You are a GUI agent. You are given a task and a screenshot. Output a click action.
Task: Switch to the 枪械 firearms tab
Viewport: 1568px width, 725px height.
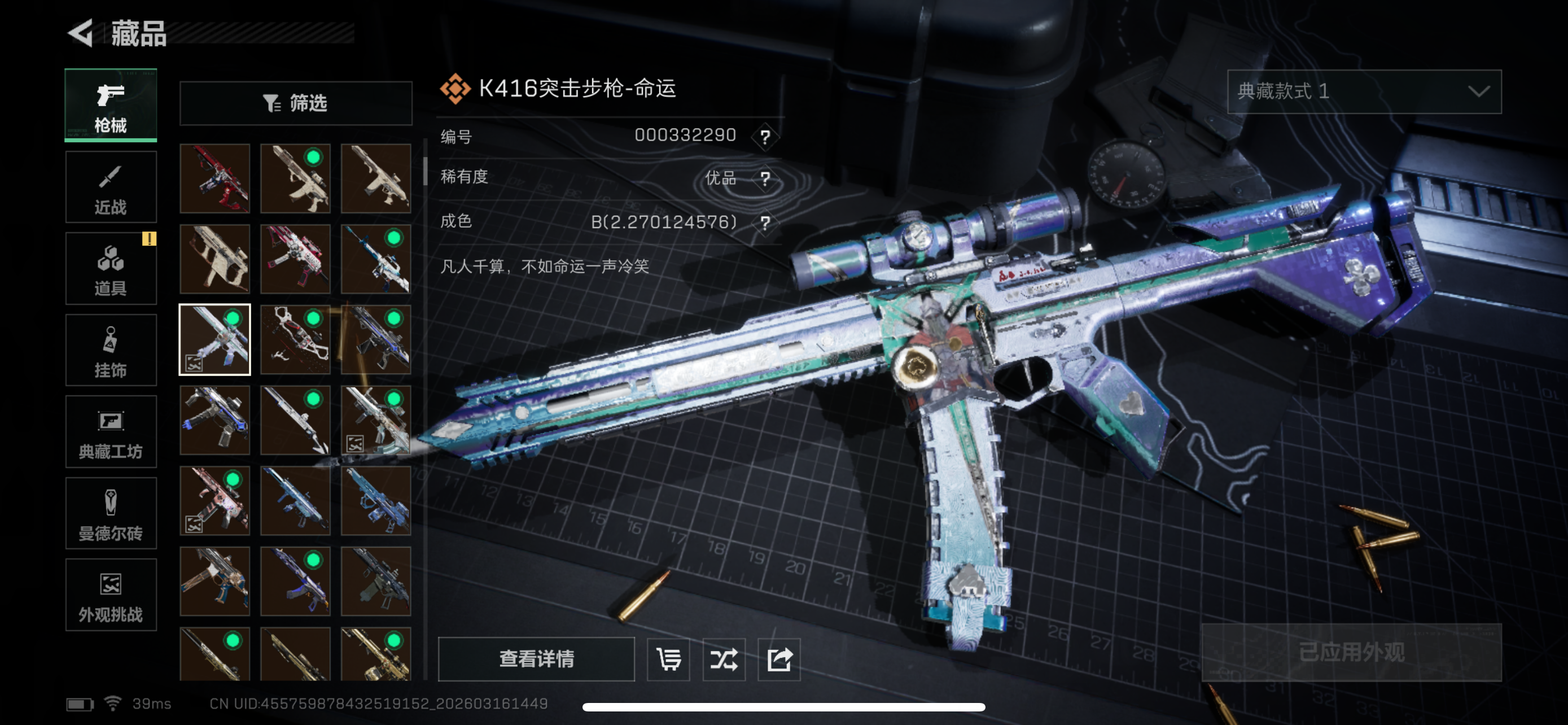[111, 106]
